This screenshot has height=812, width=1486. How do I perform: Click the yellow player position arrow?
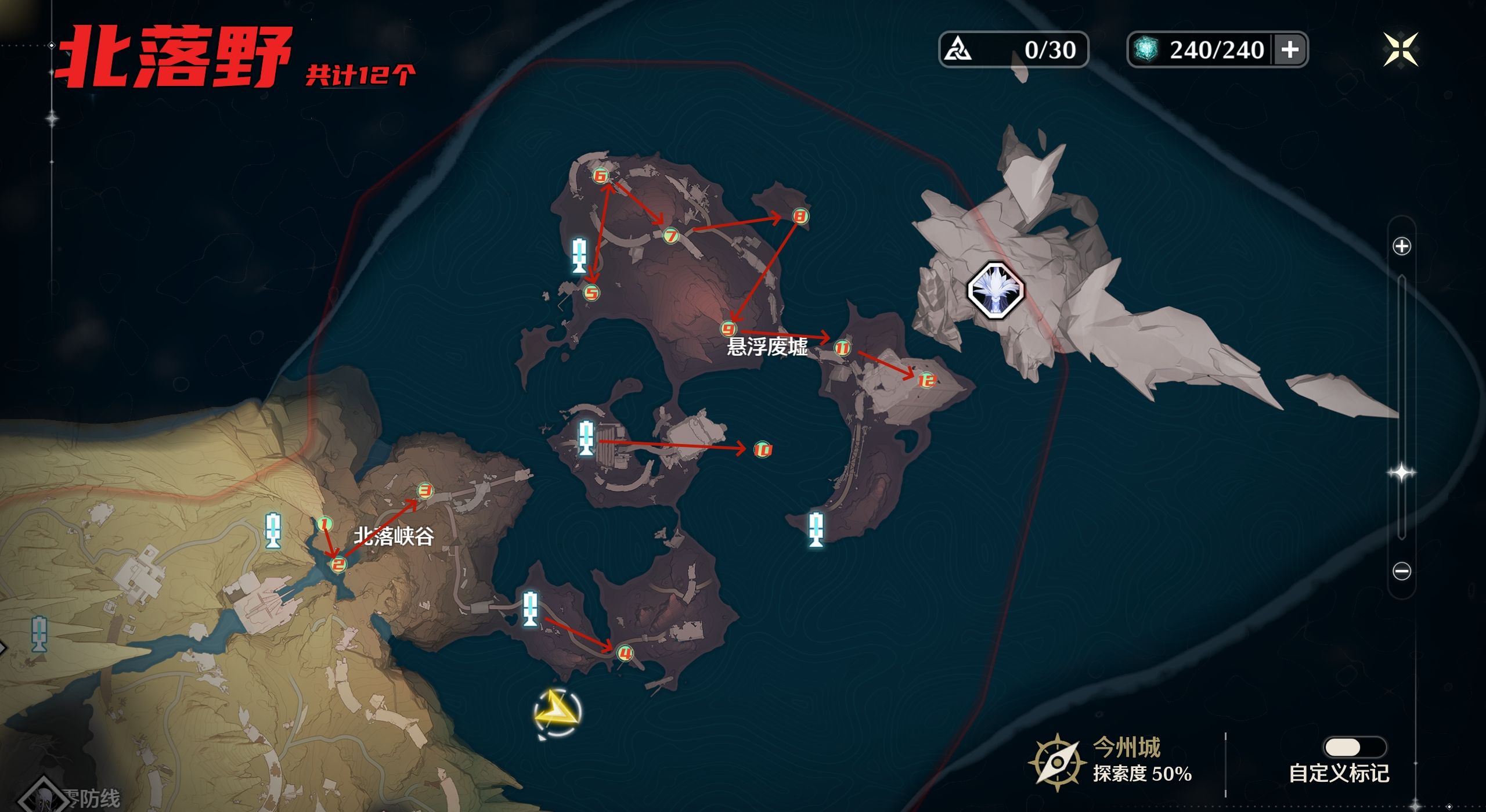coord(557,713)
